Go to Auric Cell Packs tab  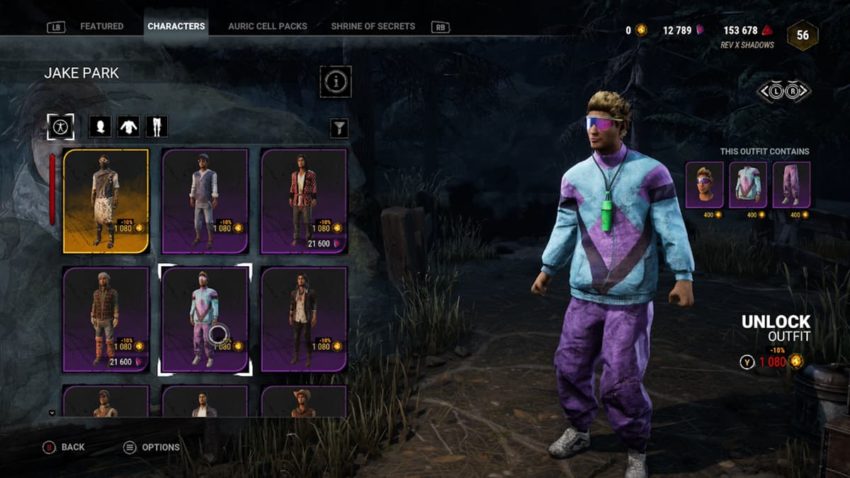click(267, 26)
